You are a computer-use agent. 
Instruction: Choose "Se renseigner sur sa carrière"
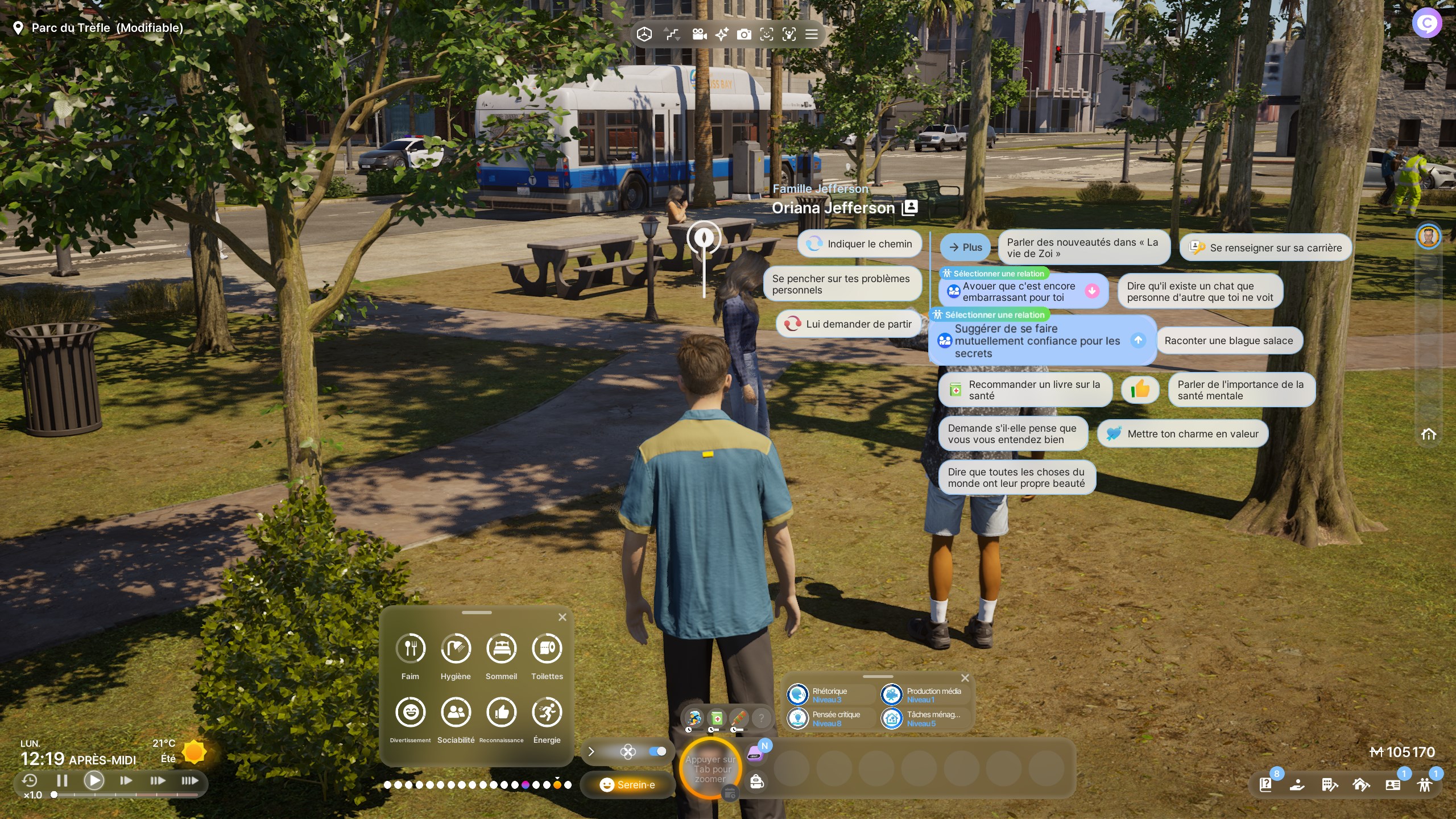point(1266,248)
